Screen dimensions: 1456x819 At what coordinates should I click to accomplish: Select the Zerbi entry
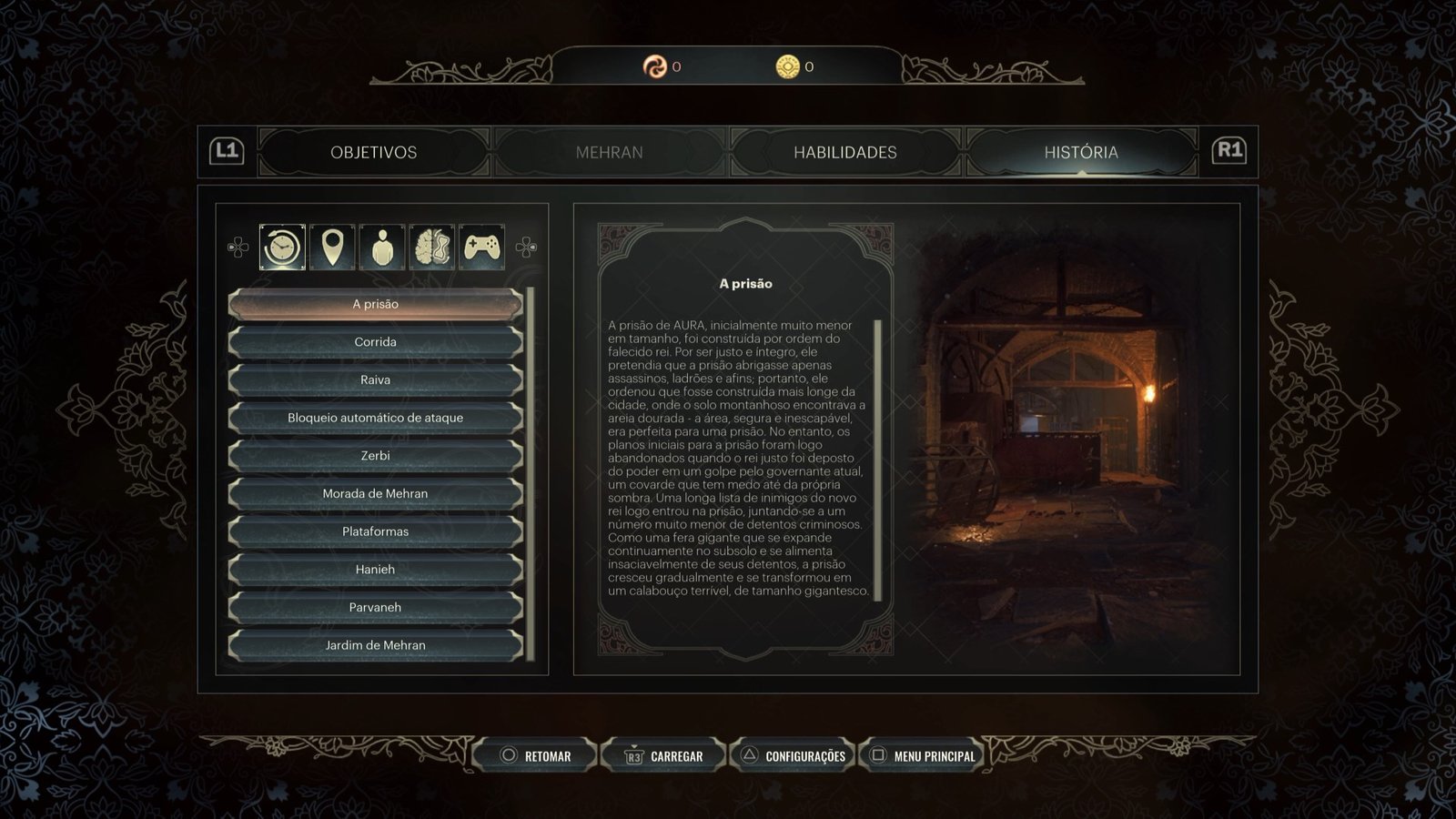click(375, 456)
